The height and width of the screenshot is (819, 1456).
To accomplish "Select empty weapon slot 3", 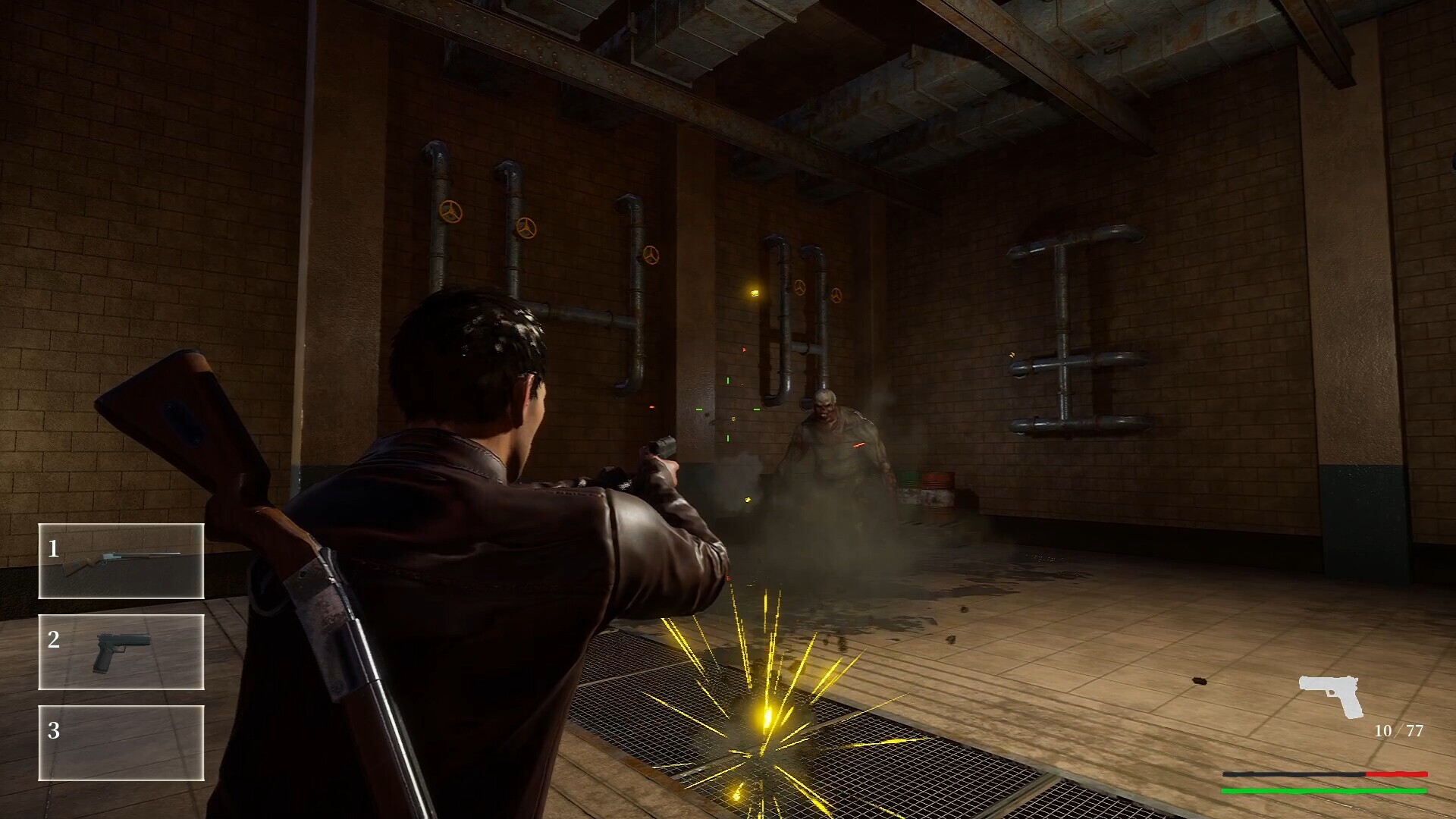I will click(x=121, y=743).
